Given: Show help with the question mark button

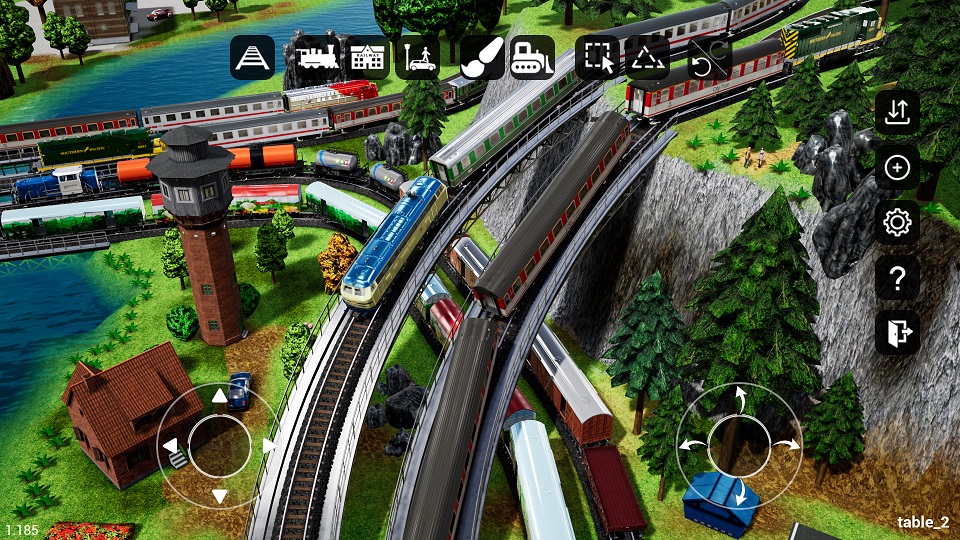Looking at the screenshot, I should click(x=897, y=278).
